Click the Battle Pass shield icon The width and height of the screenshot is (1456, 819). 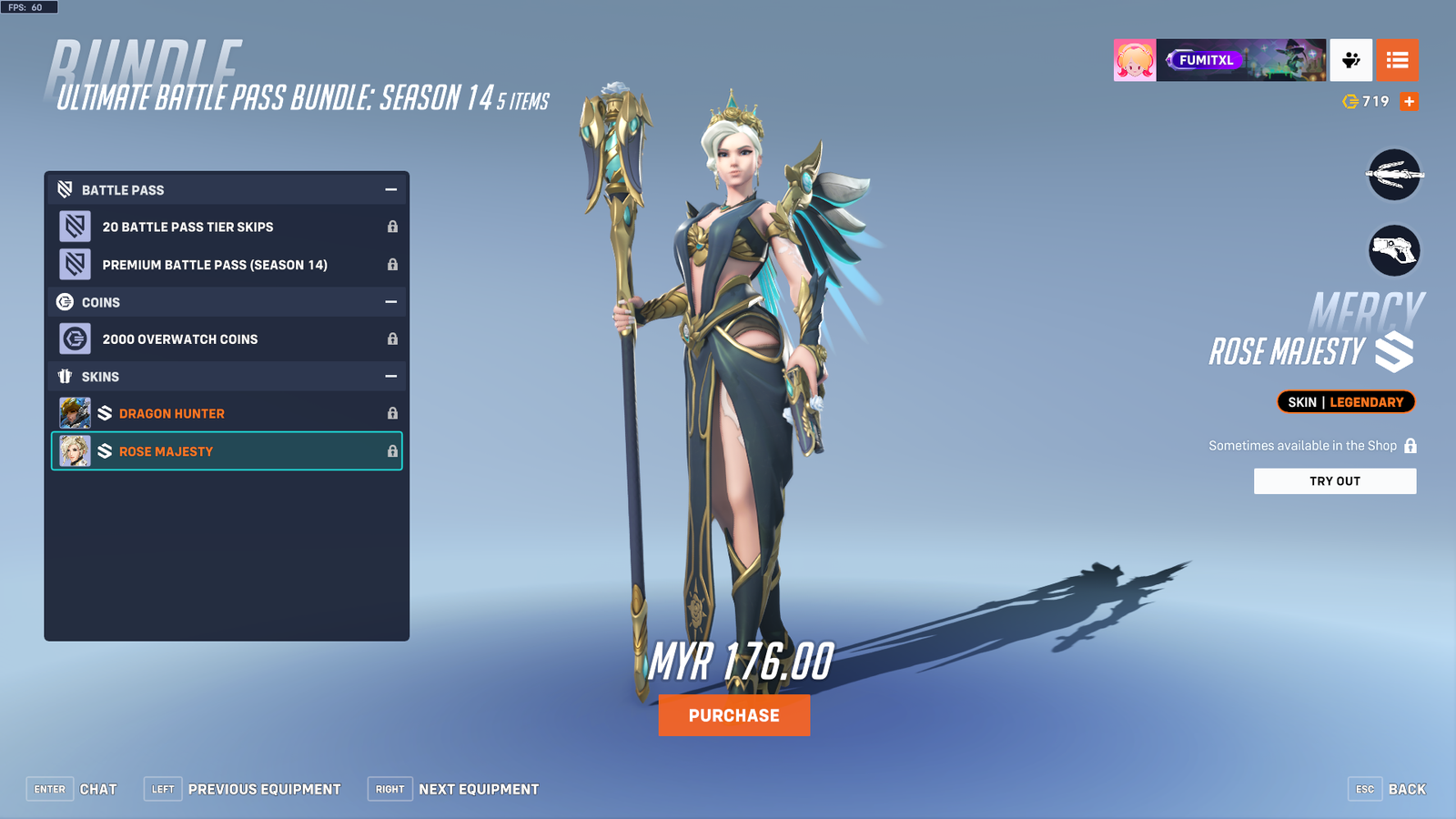[61, 189]
